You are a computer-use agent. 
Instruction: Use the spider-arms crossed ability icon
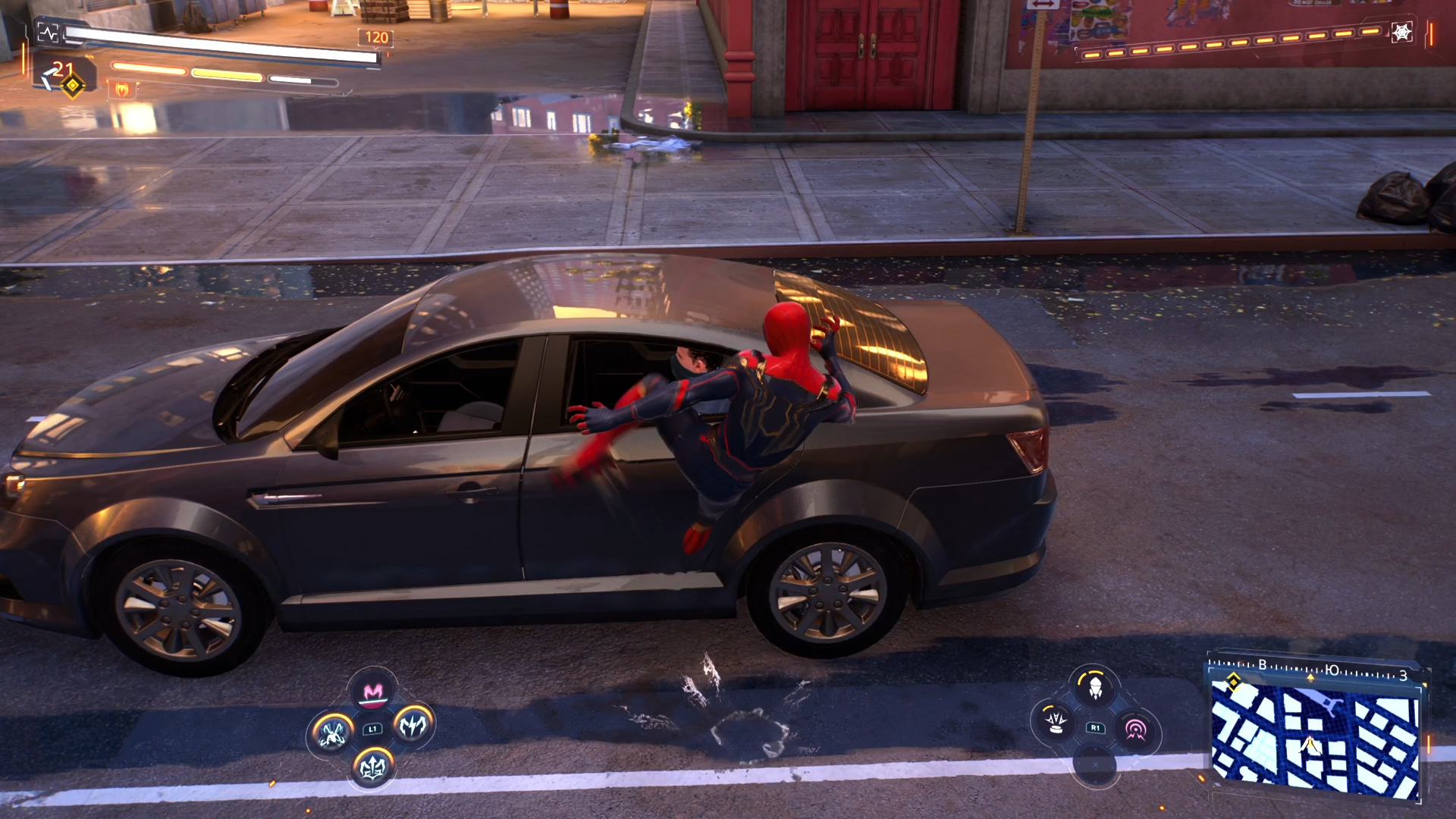pyautogui.click(x=332, y=733)
